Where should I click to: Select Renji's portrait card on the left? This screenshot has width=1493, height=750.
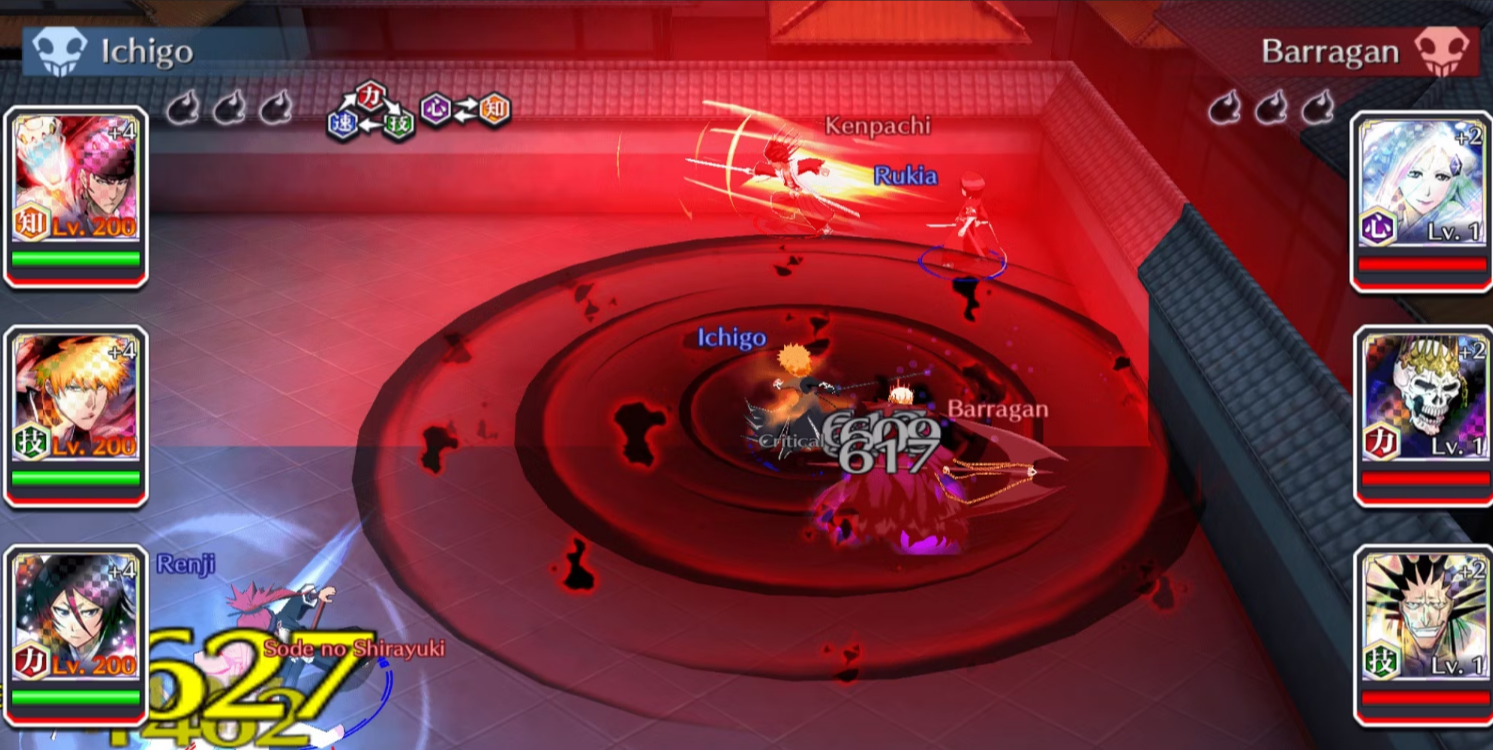point(76,186)
